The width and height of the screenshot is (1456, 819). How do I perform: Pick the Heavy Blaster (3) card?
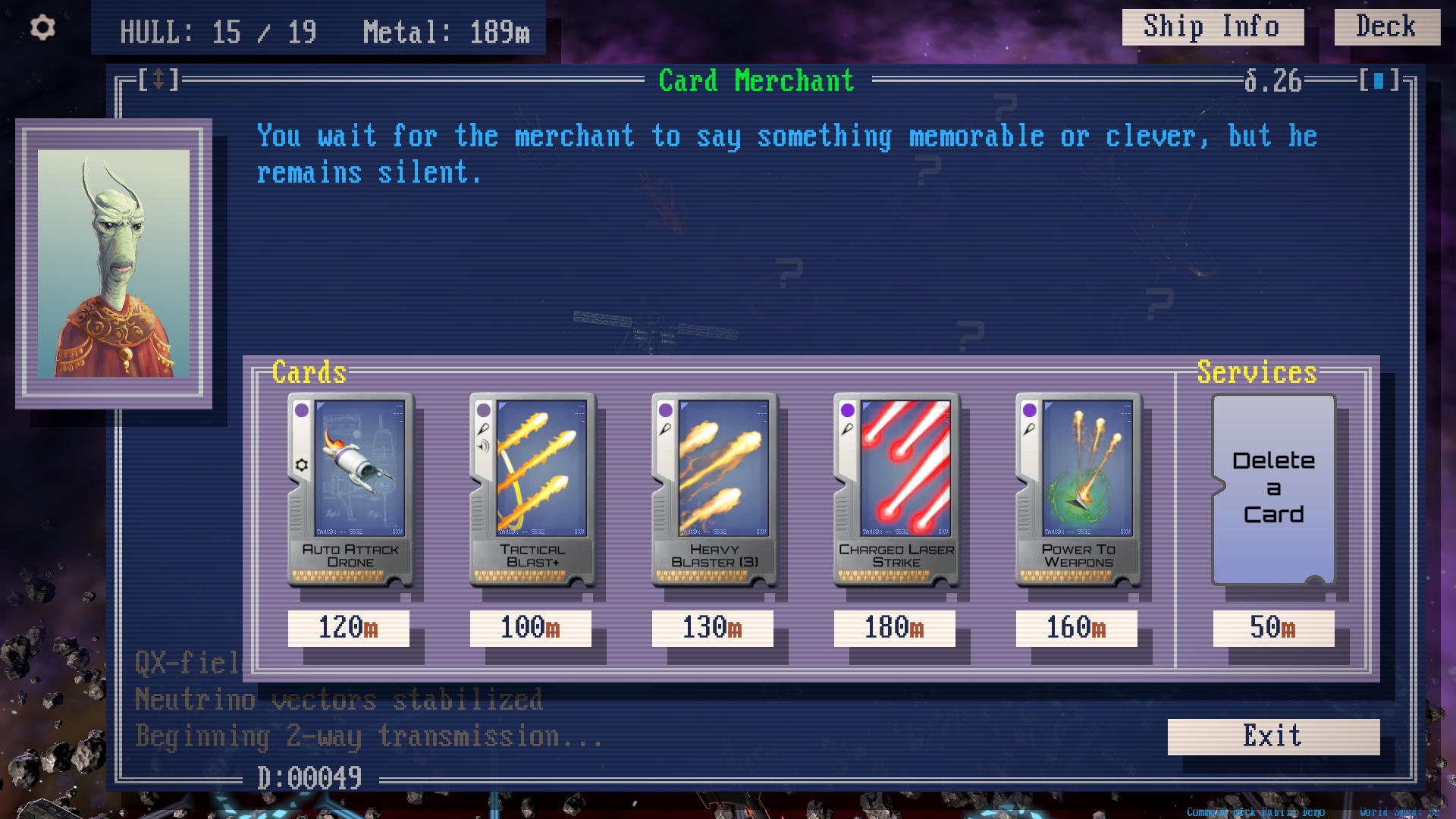[714, 490]
